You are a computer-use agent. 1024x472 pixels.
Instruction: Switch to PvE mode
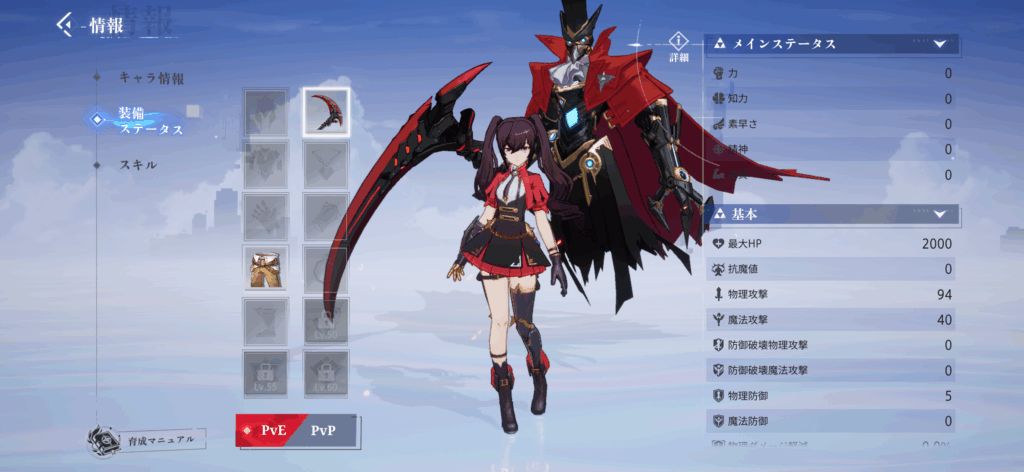tap(266, 430)
